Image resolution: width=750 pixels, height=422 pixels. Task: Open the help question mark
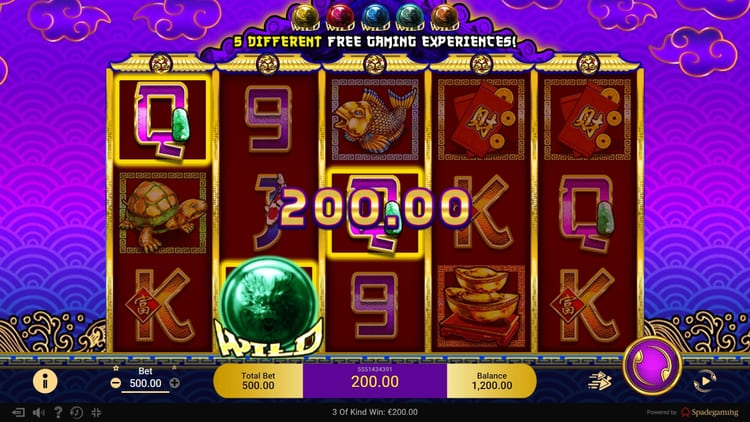(x=58, y=412)
